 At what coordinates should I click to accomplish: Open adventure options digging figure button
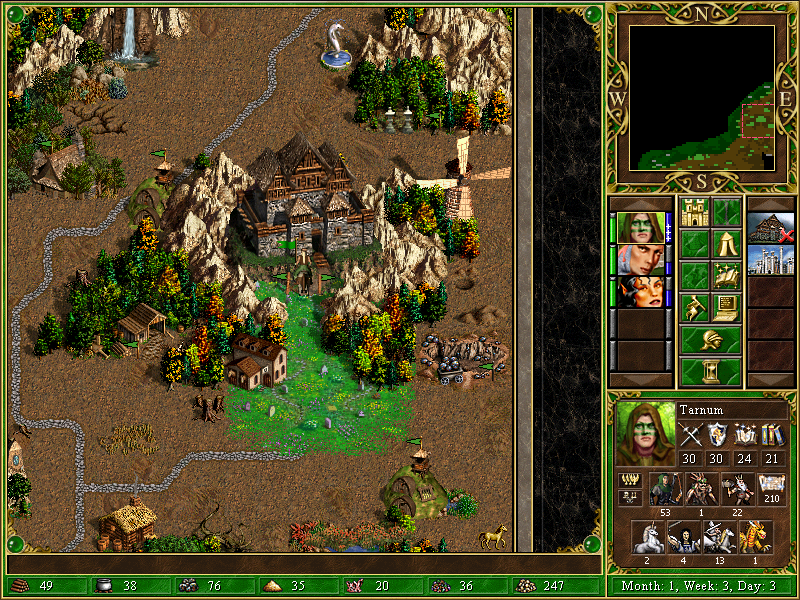(694, 308)
